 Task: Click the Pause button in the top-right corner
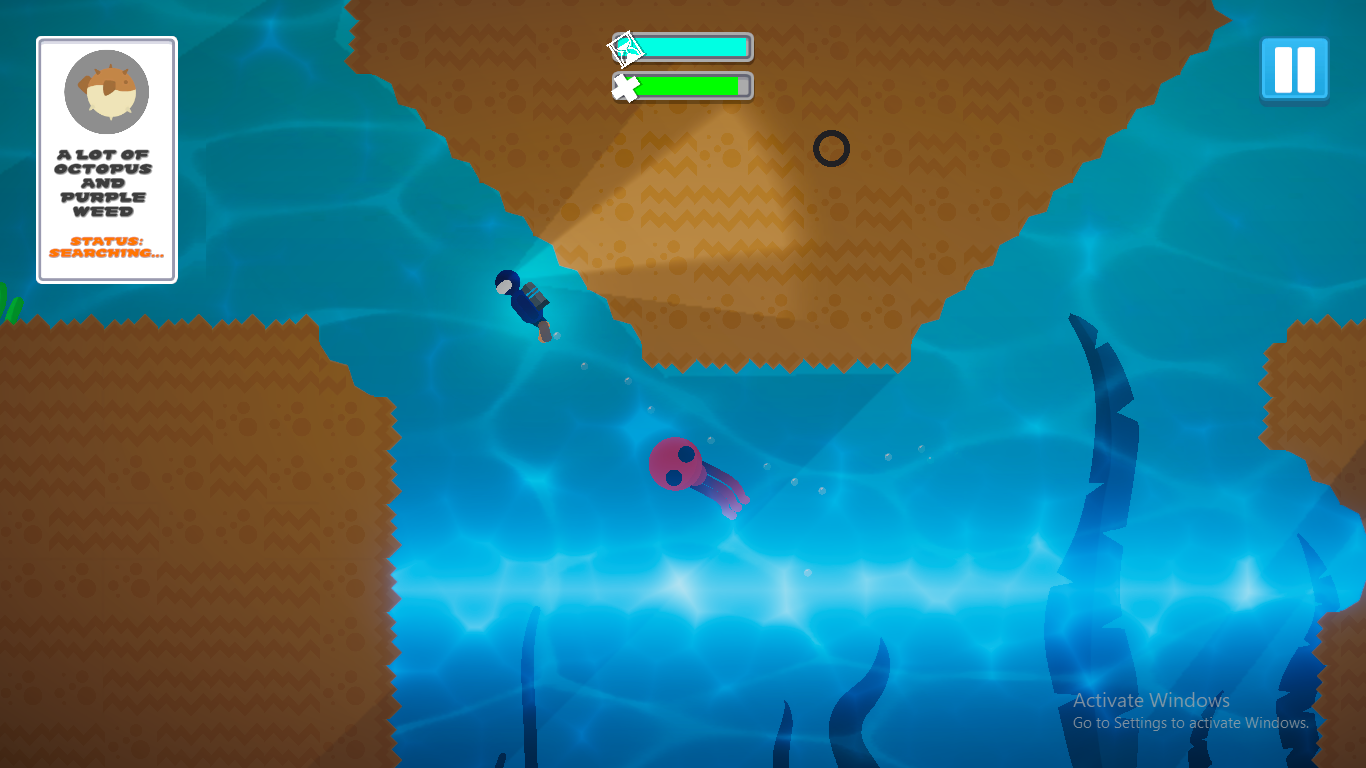(1294, 70)
